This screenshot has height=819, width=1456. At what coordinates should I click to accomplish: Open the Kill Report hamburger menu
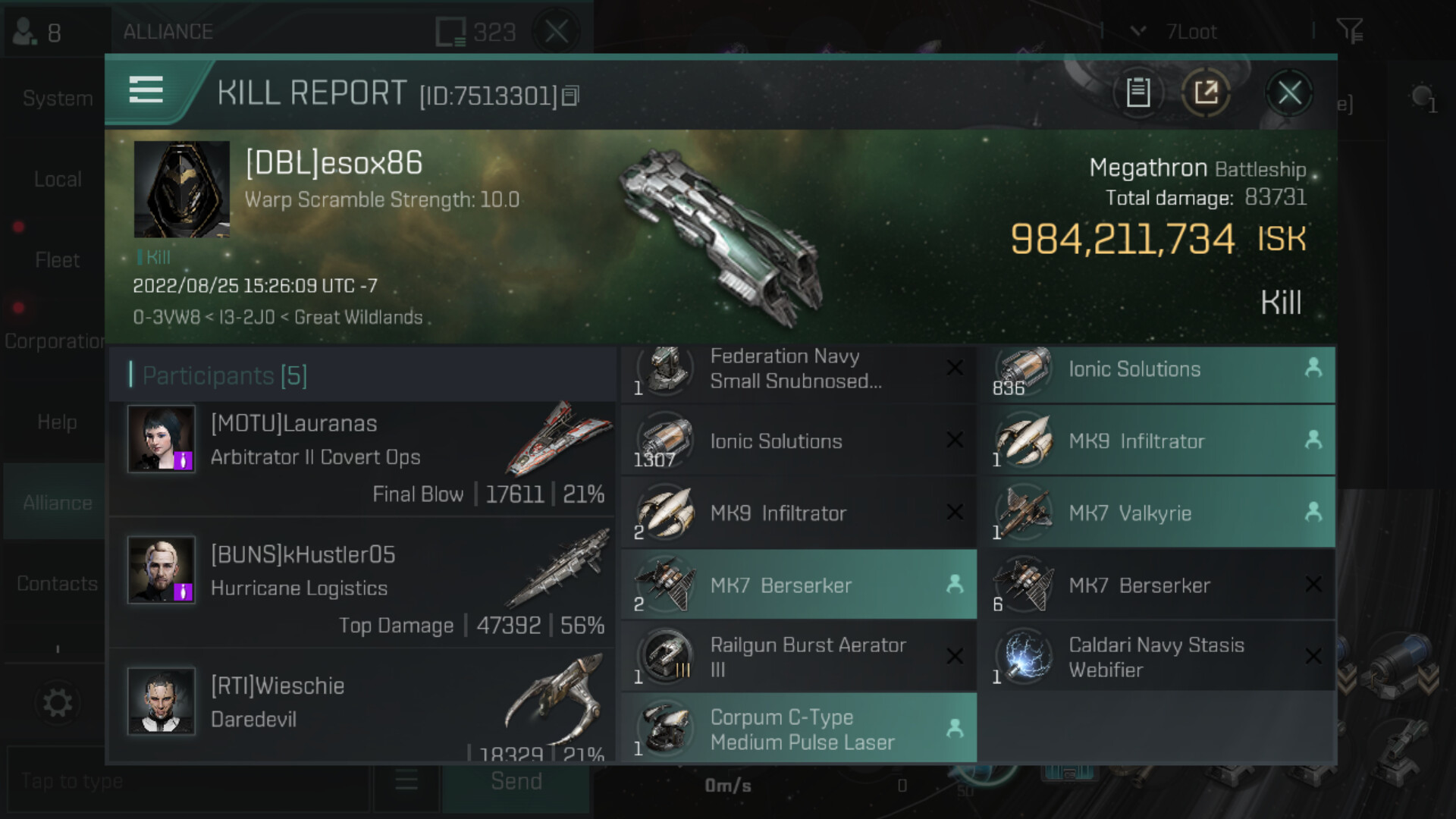[x=146, y=90]
